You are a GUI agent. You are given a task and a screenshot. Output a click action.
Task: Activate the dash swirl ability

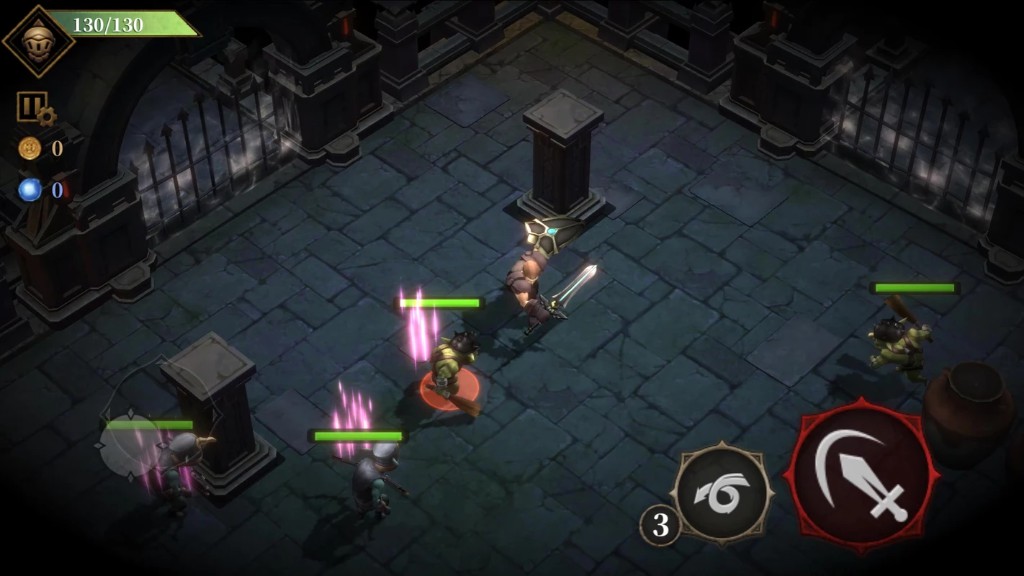[720, 493]
